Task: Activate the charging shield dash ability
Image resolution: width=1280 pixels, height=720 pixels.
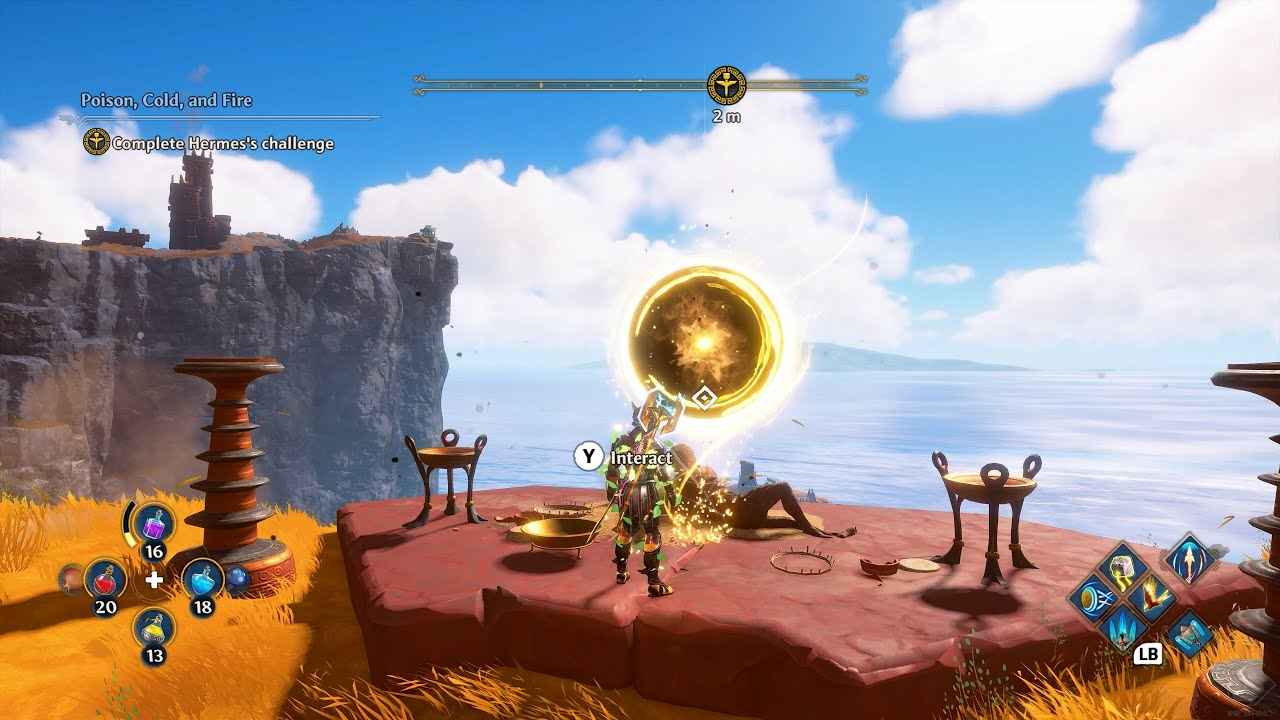Action: coord(1092,599)
